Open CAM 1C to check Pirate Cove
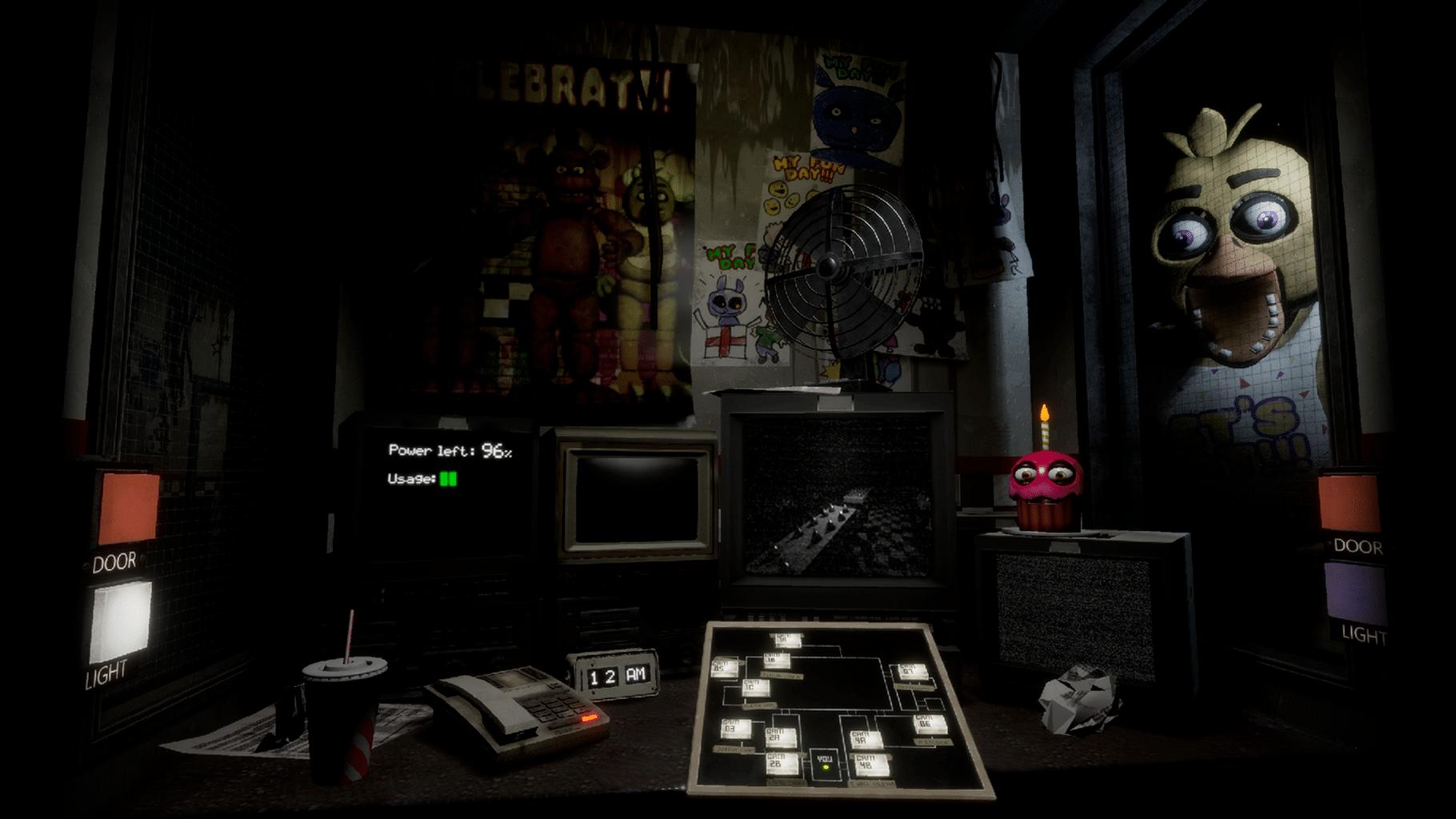The image size is (1456, 819). pyautogui.click(x=757, y=688)
